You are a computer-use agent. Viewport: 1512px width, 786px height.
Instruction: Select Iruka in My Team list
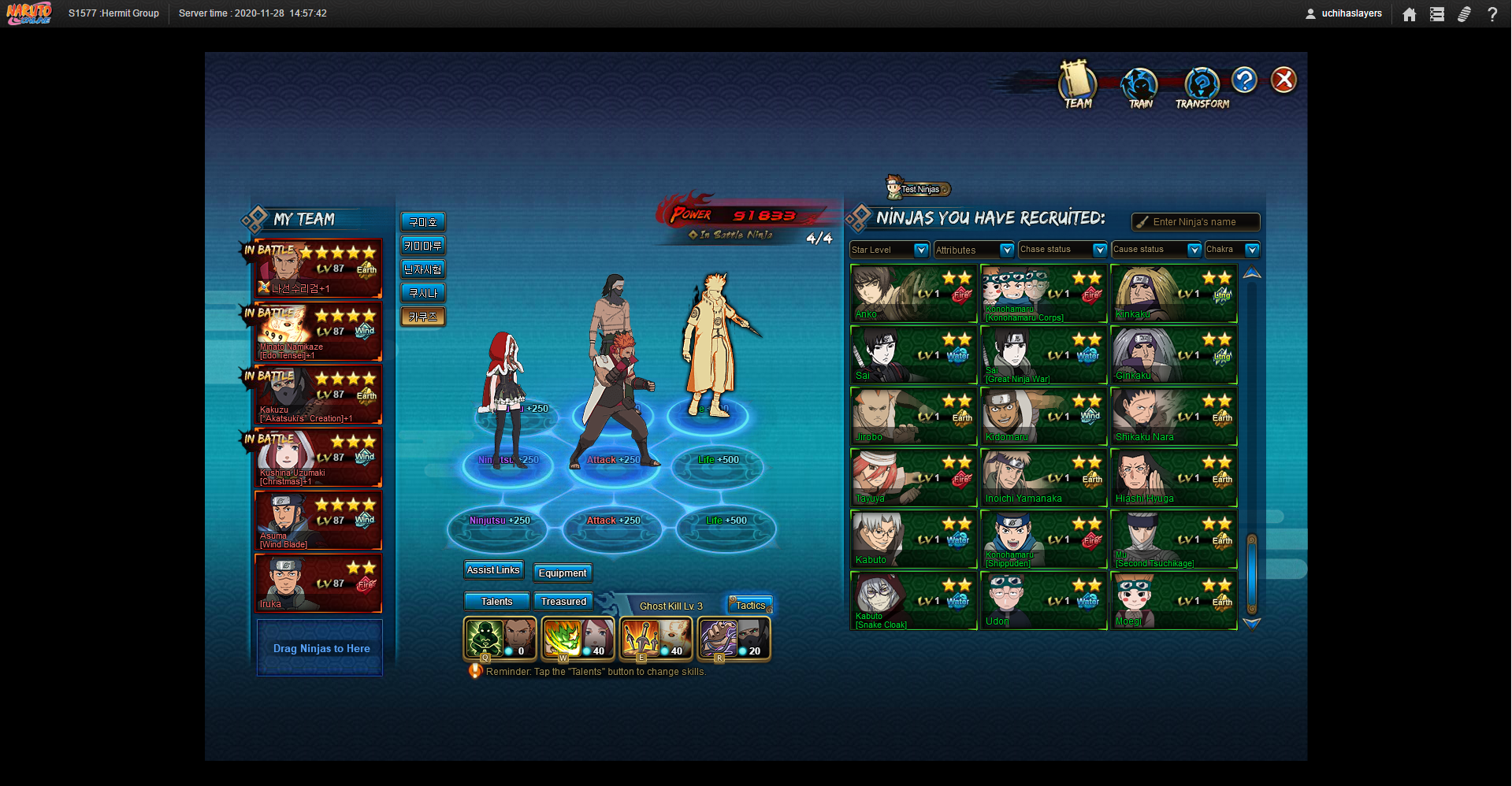coord(318,584)
